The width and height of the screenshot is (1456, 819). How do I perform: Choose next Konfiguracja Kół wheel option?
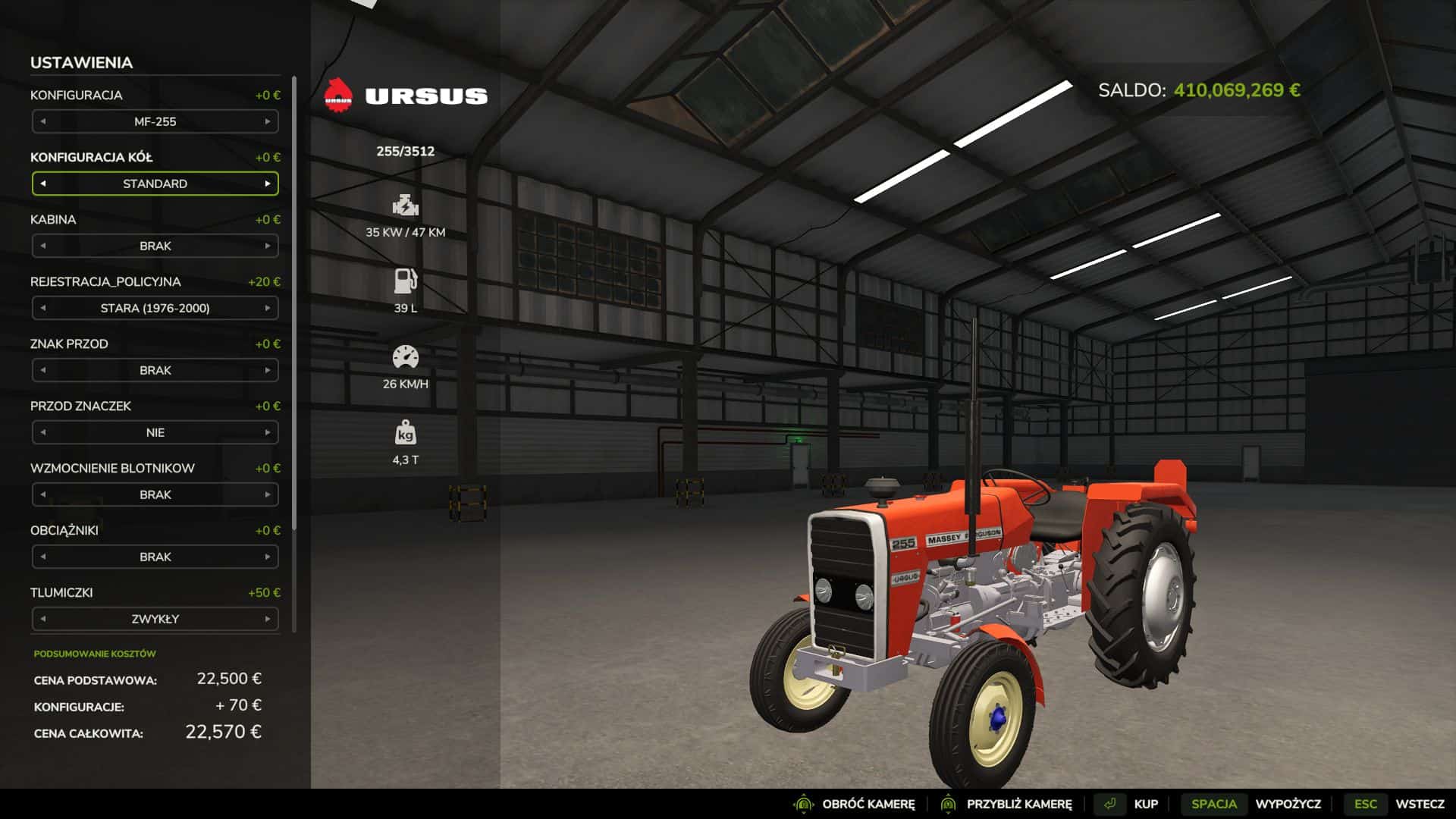point(268,184)
